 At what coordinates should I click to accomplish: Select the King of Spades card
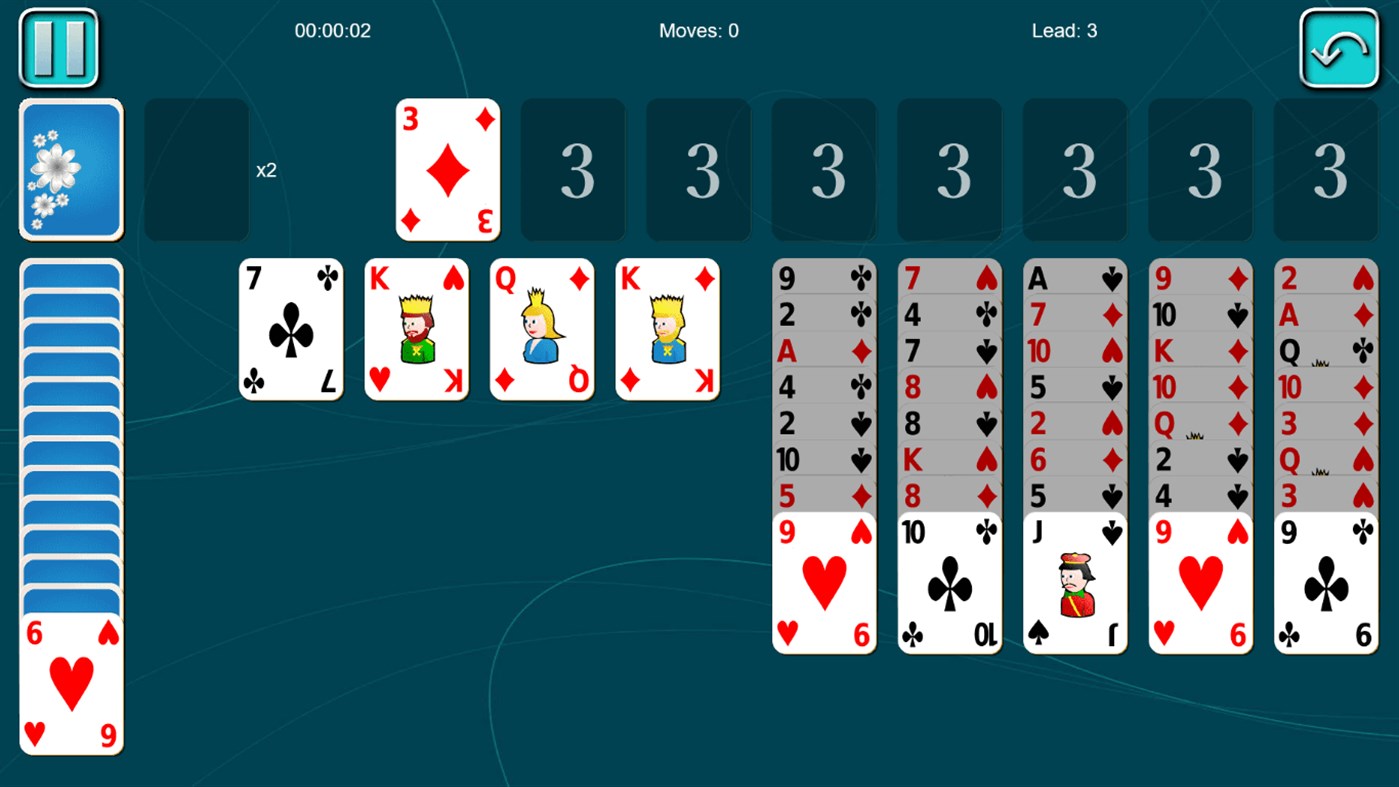click(416, 328)
